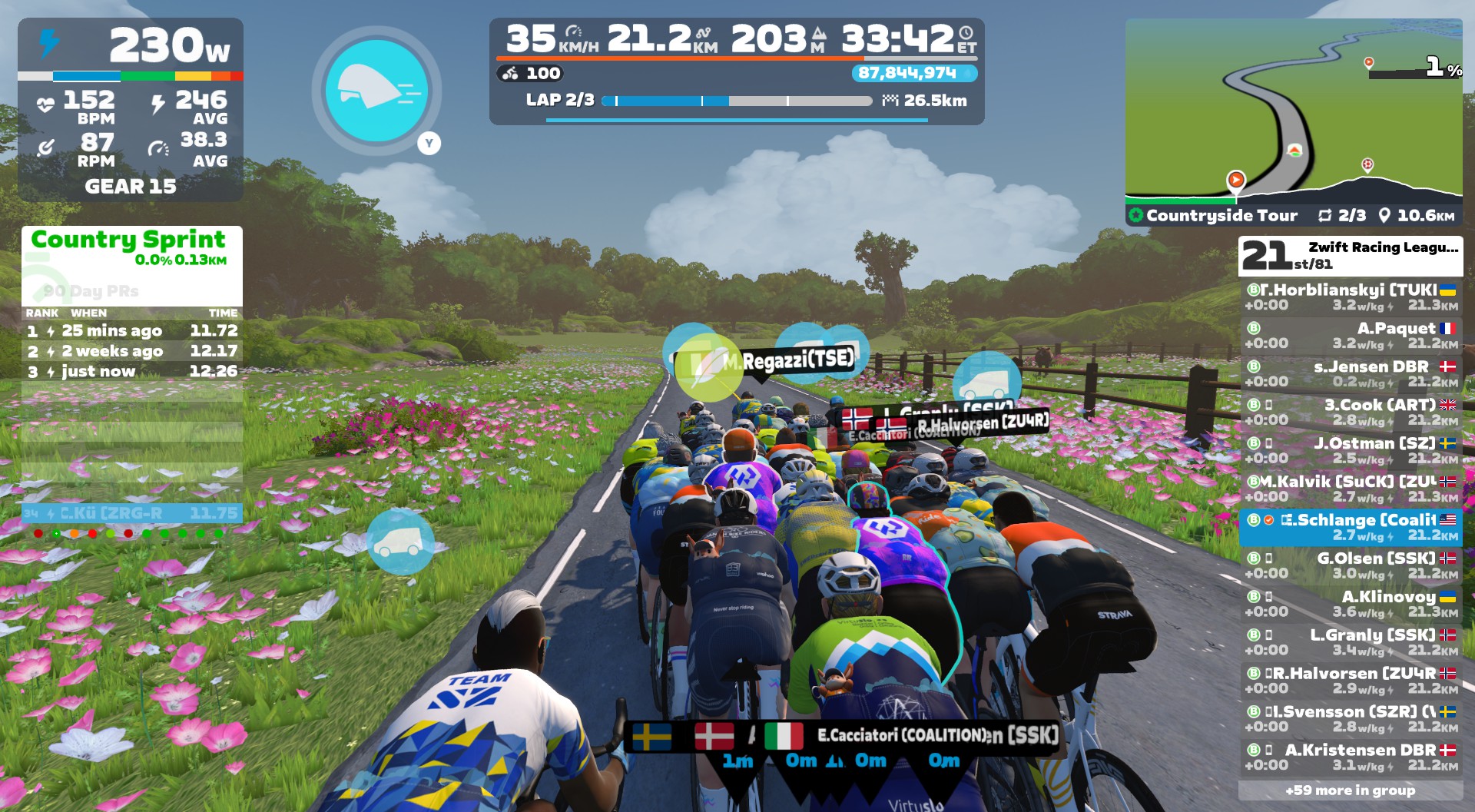
Task: Select the Zwift Racing League position header
Action: (1350, 256)
